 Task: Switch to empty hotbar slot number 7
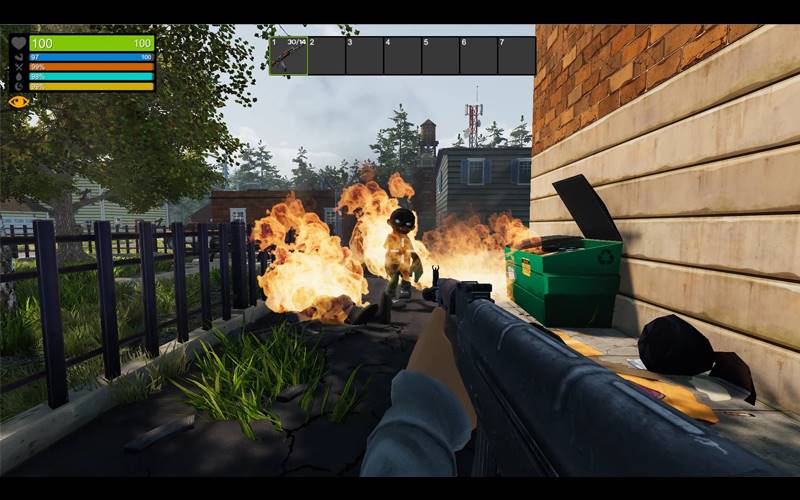[516, 56]
